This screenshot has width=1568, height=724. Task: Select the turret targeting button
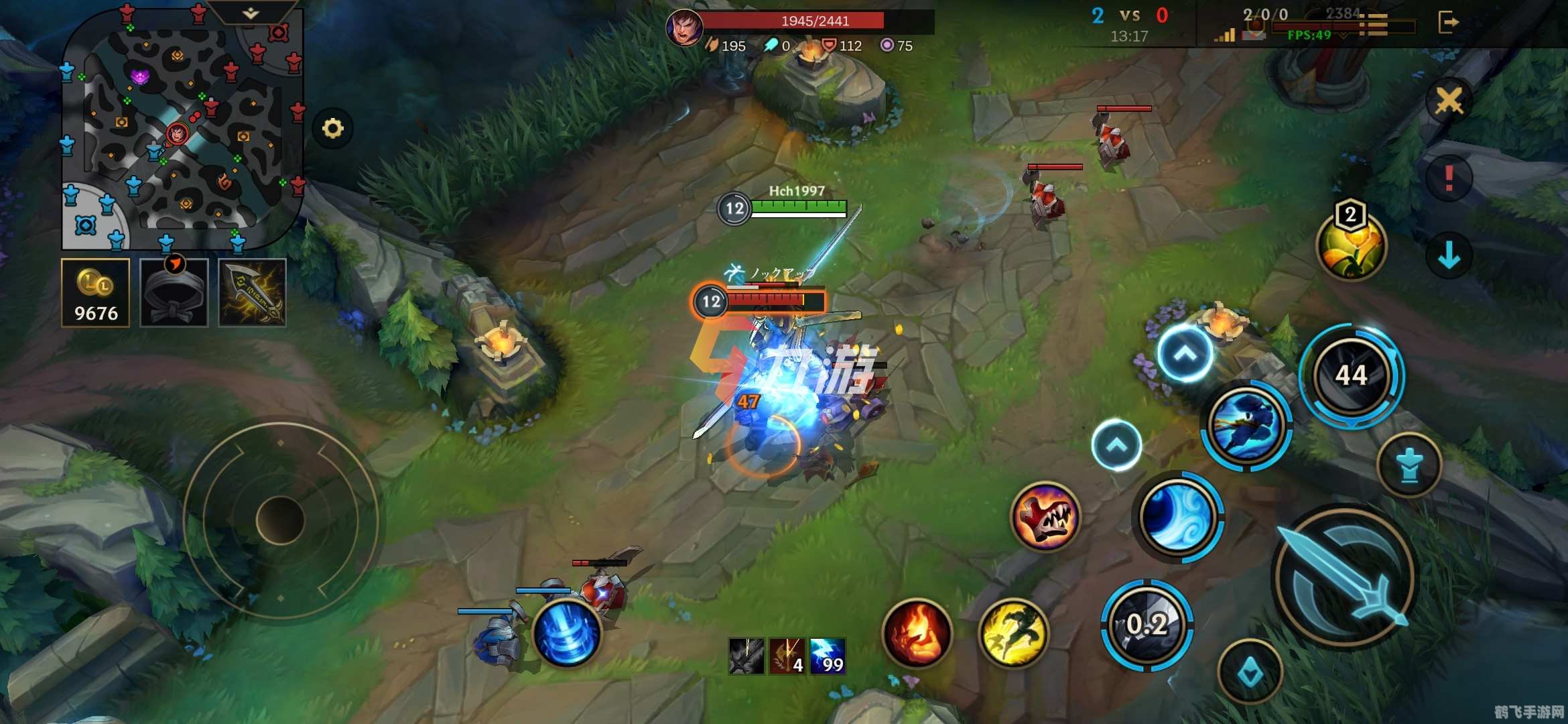pyautogui.click(x=1409, y=465)
